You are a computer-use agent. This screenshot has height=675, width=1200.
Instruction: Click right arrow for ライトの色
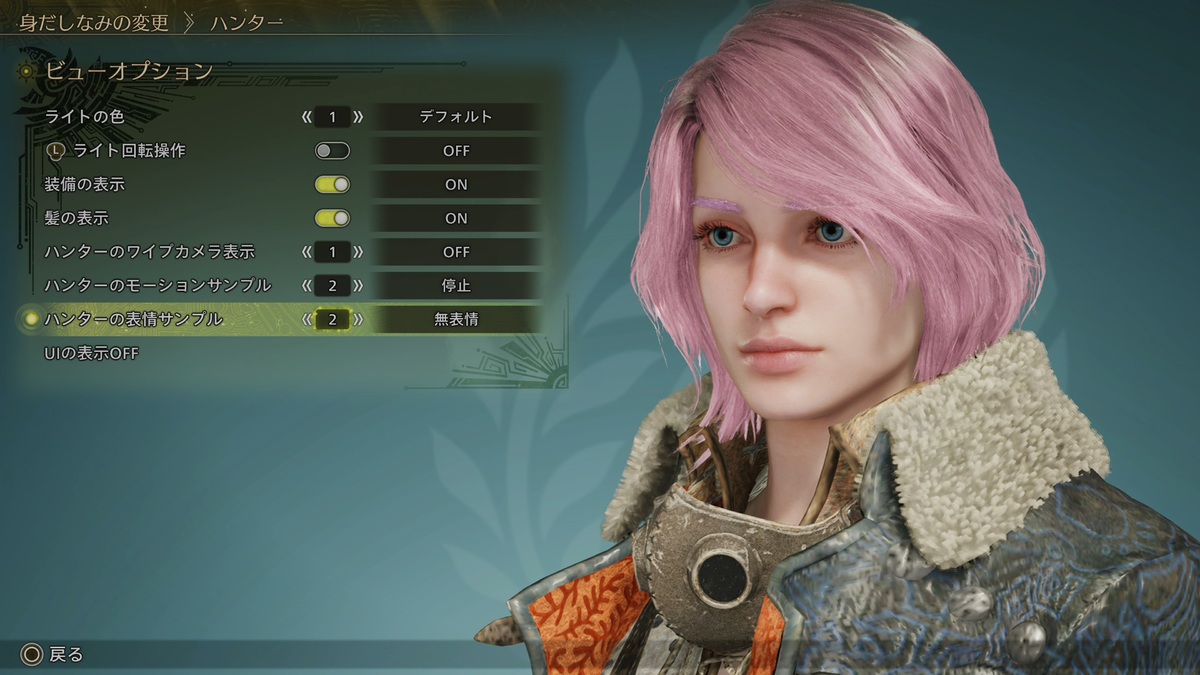pyautogui.click(x=358, y=117)
